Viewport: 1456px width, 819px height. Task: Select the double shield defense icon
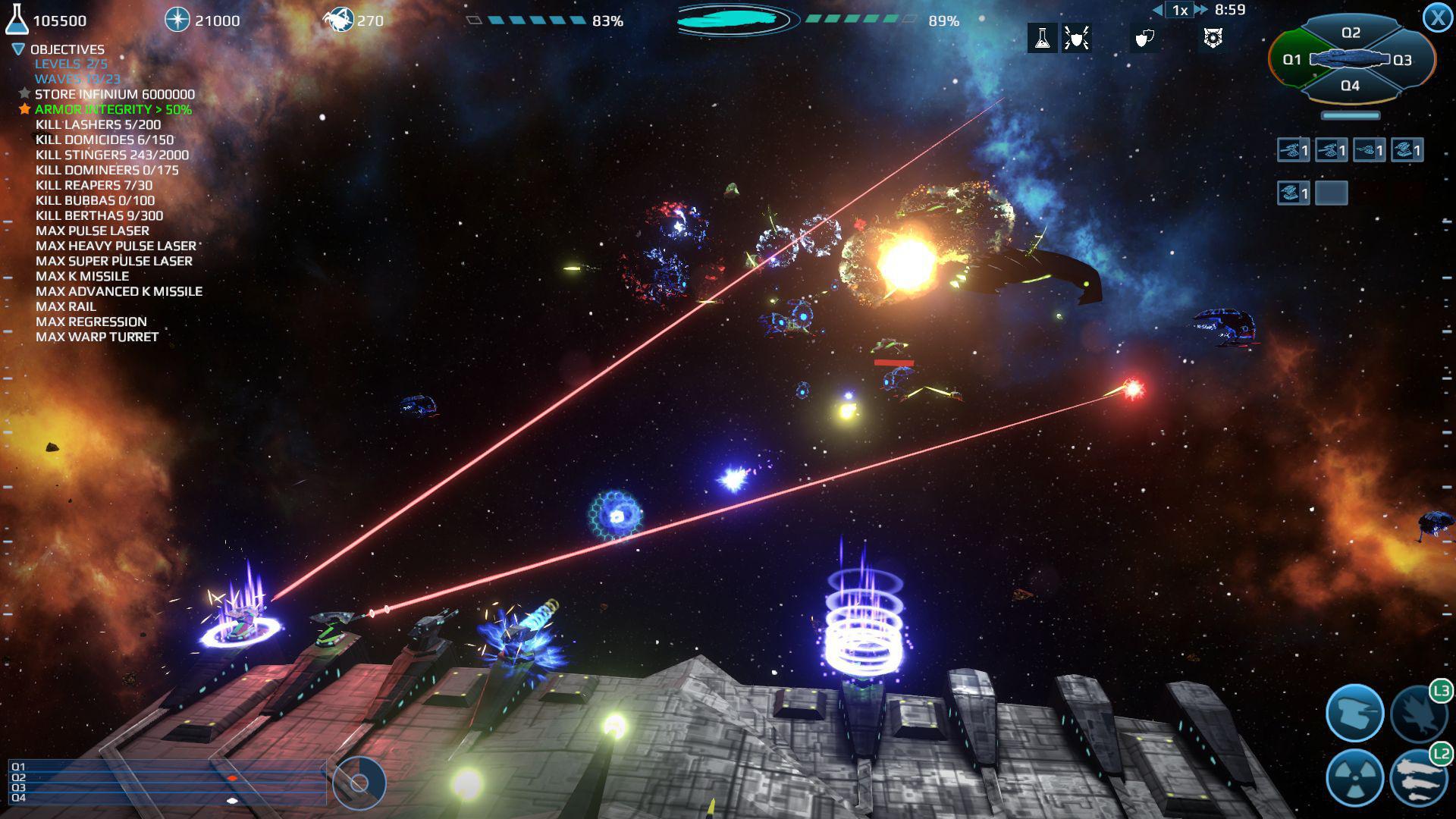coord(1146,39)
